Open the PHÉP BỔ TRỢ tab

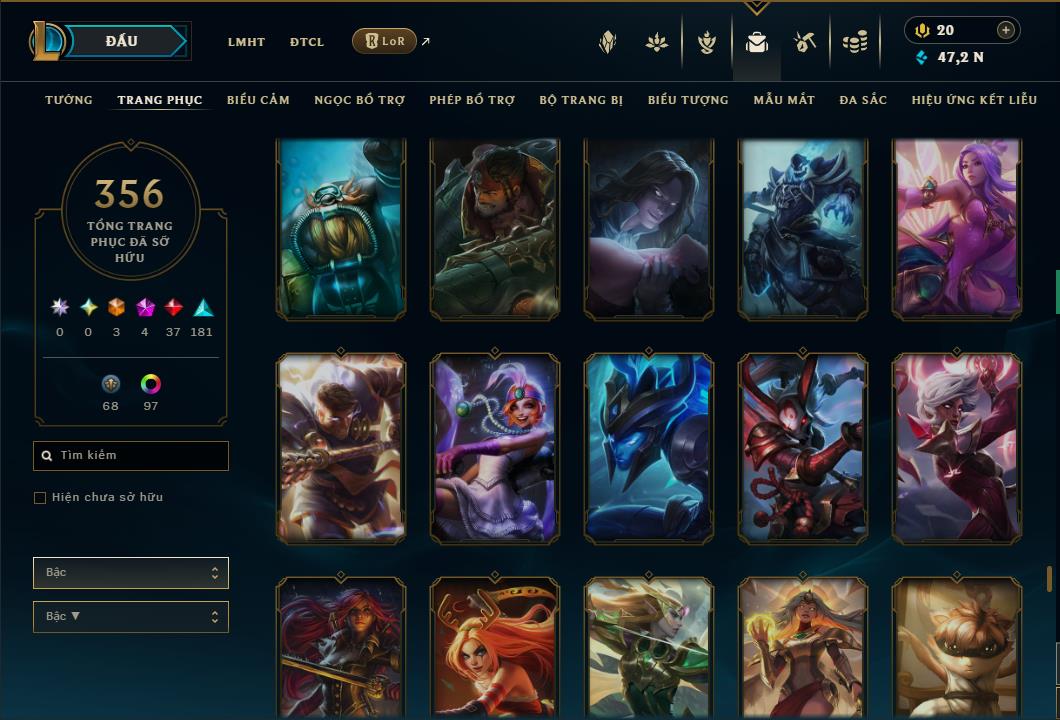tap(472, 100)
